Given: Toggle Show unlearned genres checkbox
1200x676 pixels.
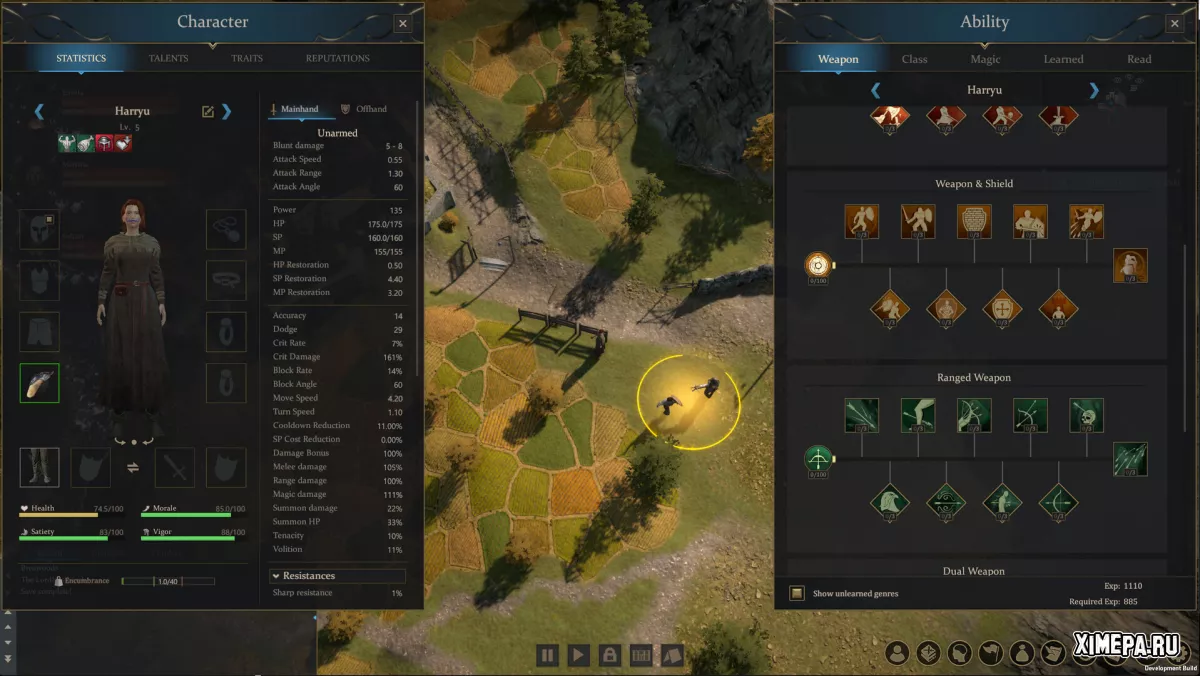Looking at the screenshot, I should [x=797, y=593].
